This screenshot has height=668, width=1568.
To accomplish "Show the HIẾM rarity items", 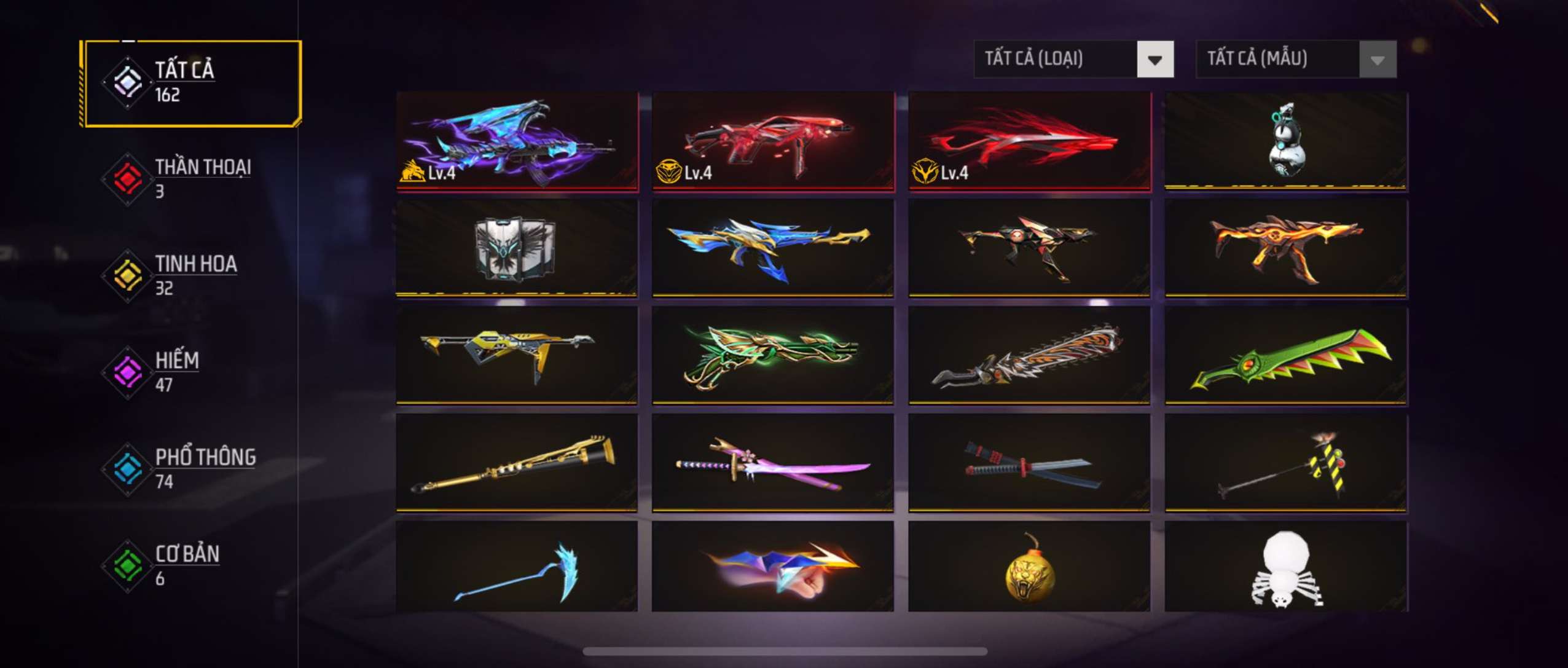I will pyautogui.click(x=190, y=372).
